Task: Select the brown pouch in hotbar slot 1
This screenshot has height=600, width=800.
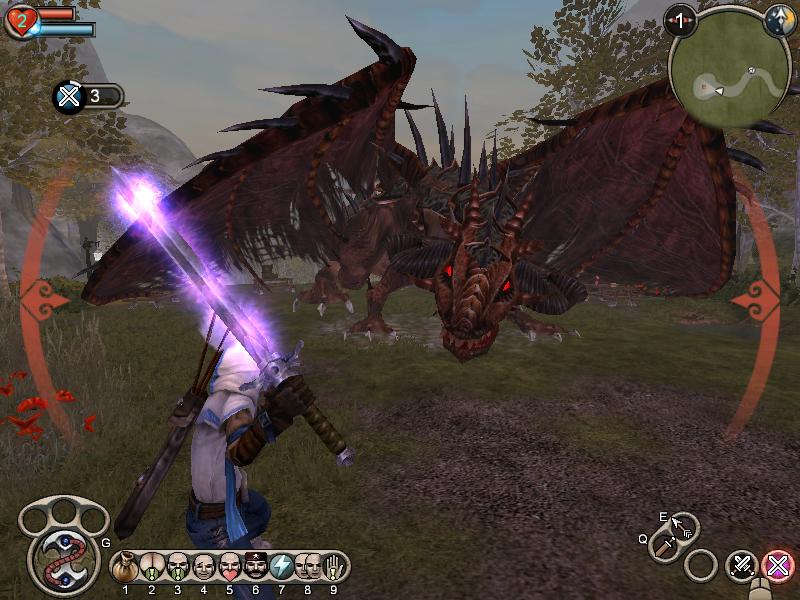Action: click(126, 567)
